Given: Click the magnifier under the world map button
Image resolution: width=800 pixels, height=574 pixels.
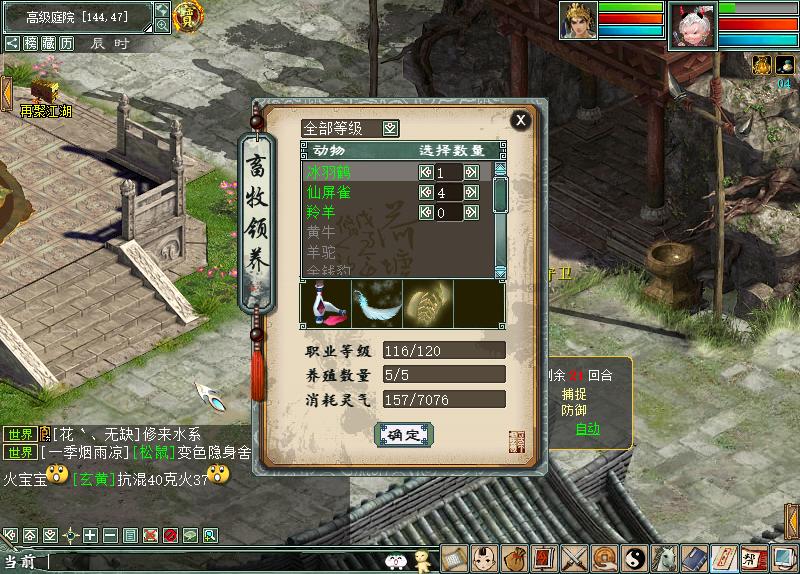Looking at the screenshot, I should (x=162, y=25).
